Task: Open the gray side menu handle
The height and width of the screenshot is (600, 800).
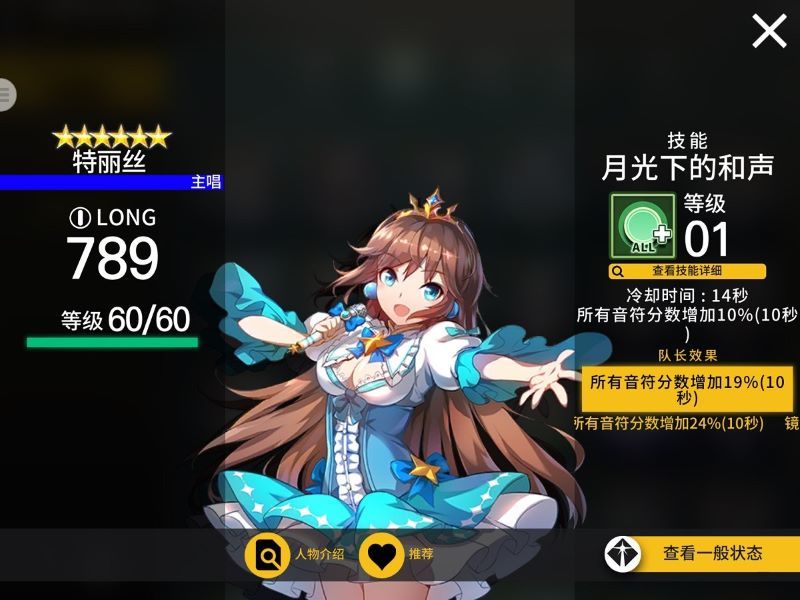Action: pyautogui.click(x=7, y=94)
